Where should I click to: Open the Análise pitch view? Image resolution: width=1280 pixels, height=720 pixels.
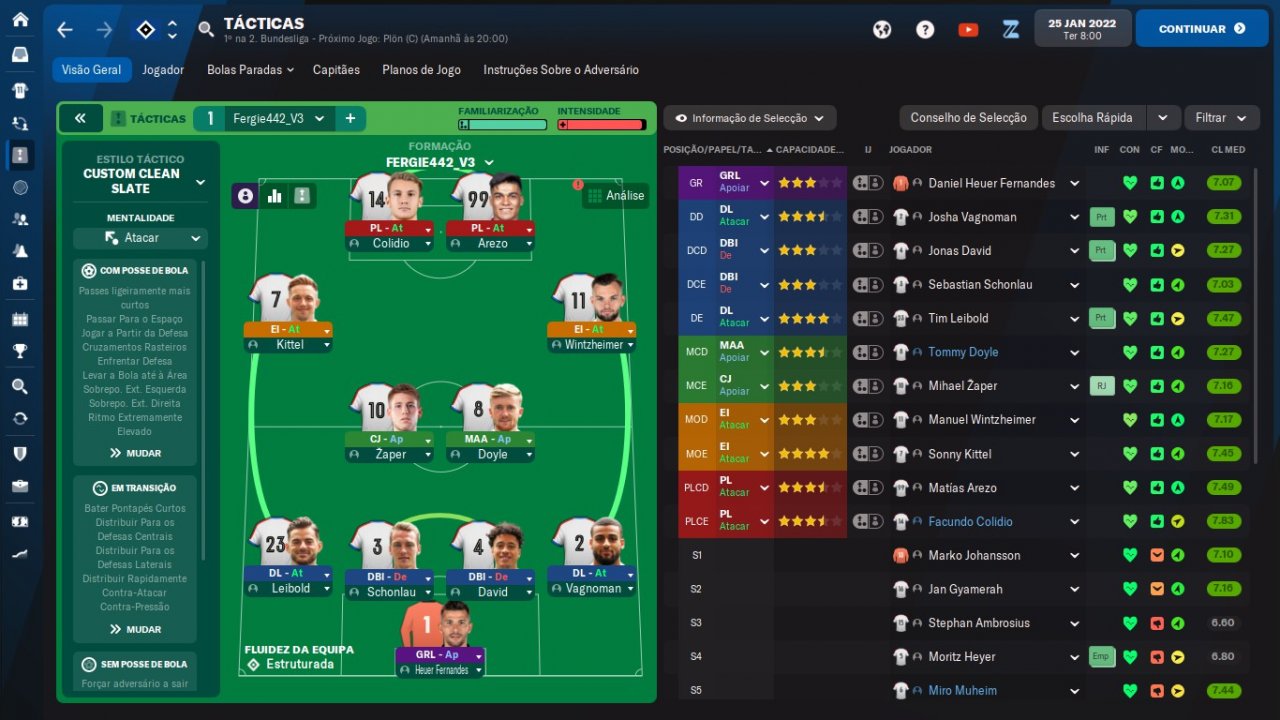[615, 196]
